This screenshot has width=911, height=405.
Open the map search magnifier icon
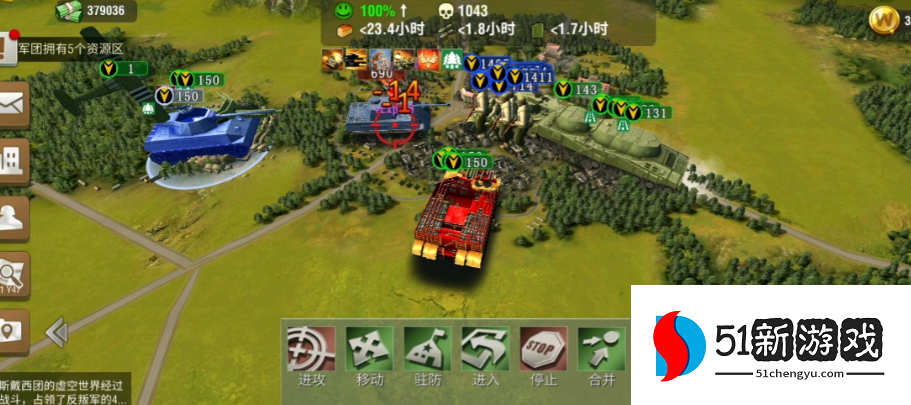click(x=13, y=274)
